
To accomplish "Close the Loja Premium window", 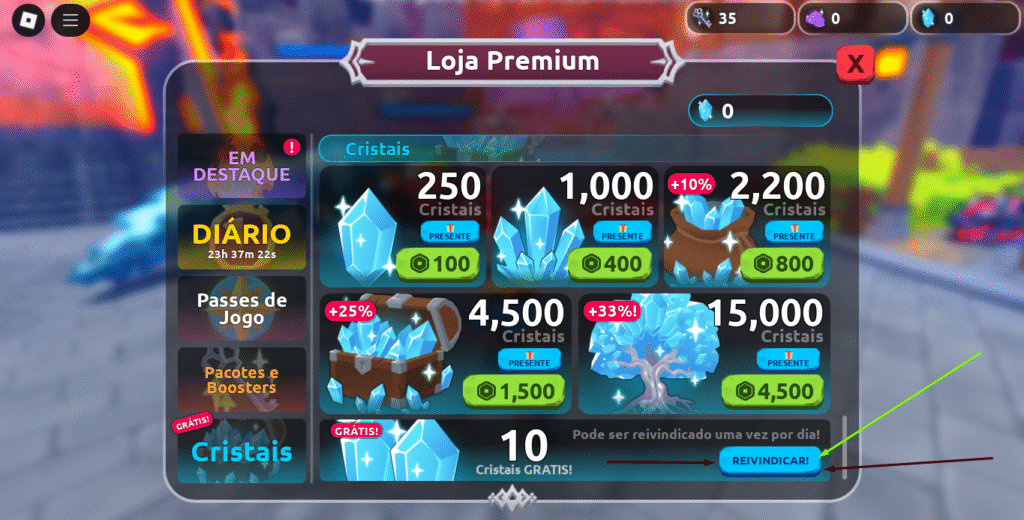I will click(x=855, y=64).
